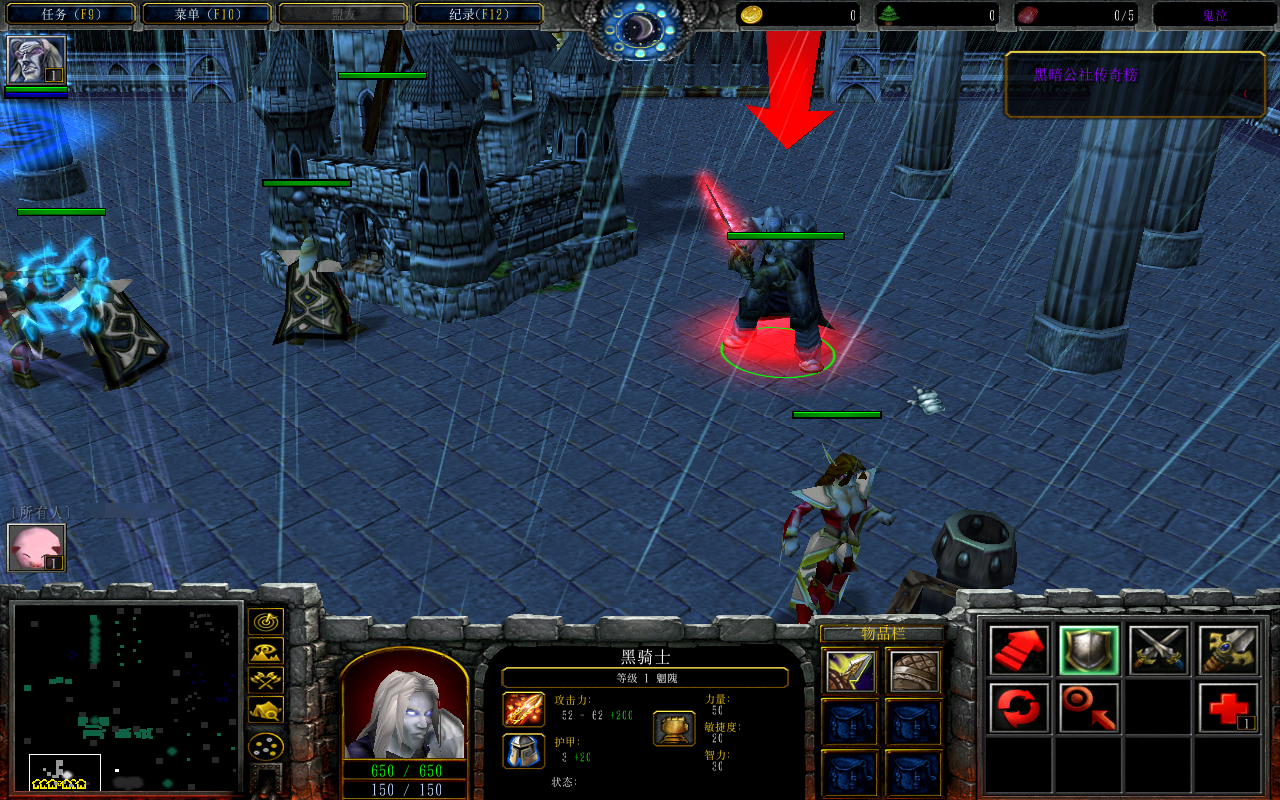Open the 任务 (F9) quests menu

point(69,14)
